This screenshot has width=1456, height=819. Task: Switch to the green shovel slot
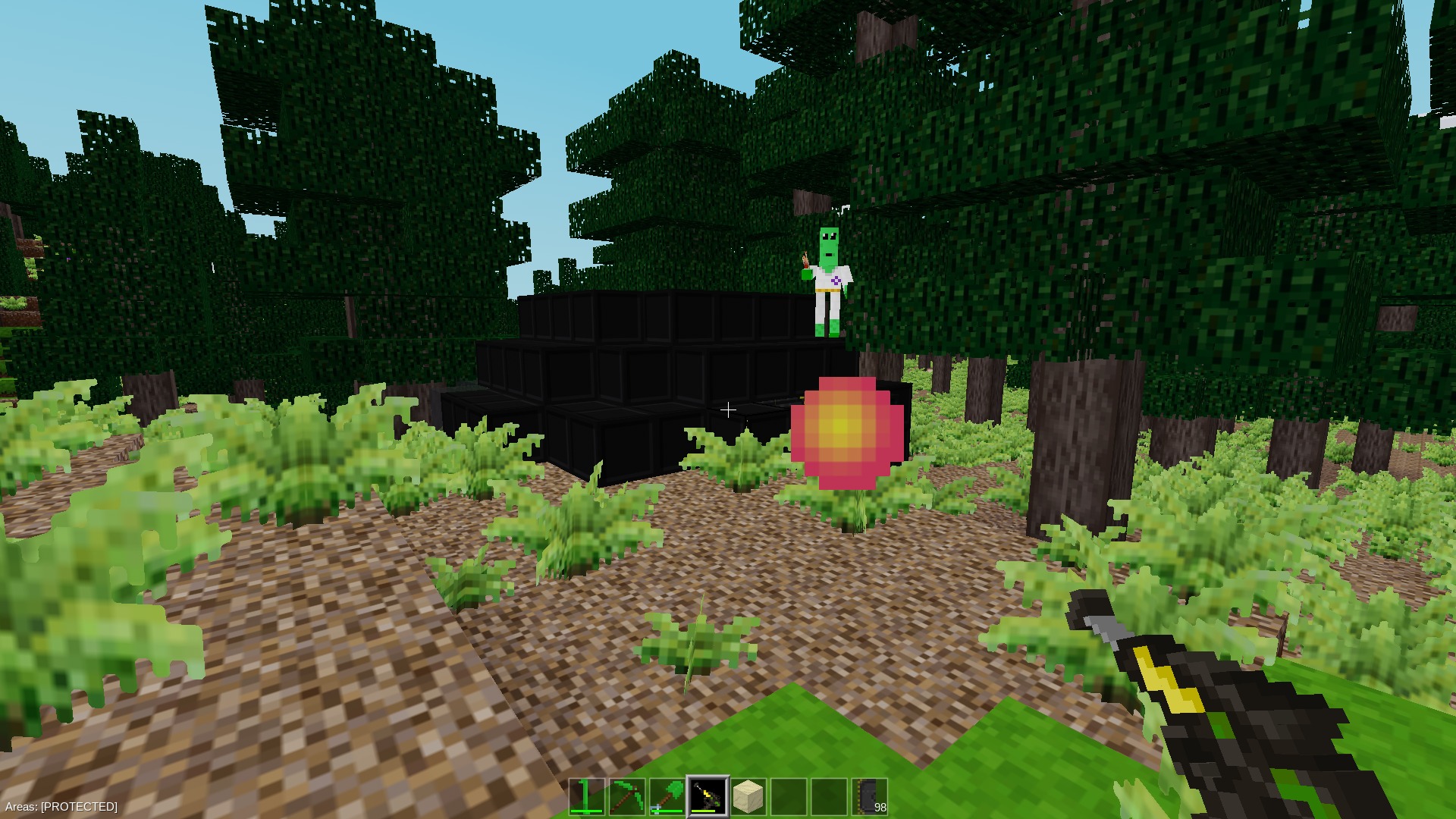(x=667, y=796)
